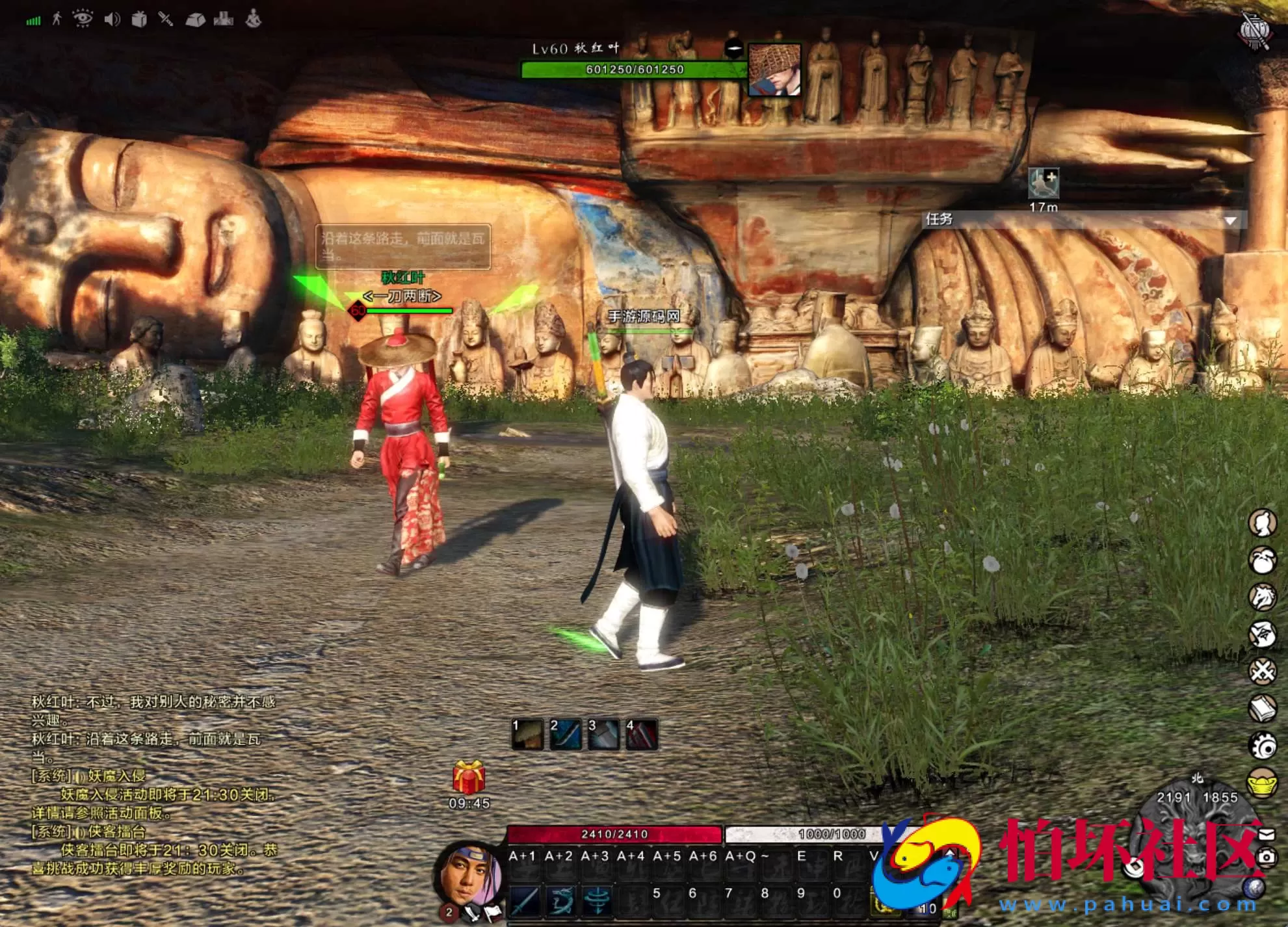Viewport: 1288px width, 927px height.
Task: Open the gift box icon in top bar
Action: click(139, 20)
